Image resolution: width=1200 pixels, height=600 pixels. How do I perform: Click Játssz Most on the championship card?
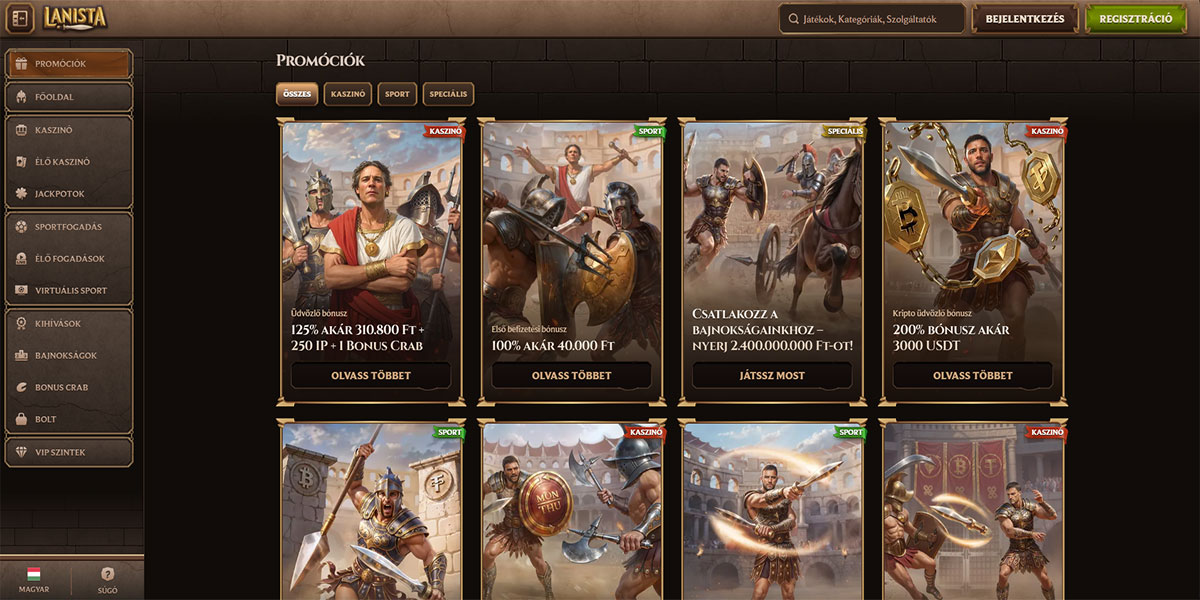coord(772,376)
